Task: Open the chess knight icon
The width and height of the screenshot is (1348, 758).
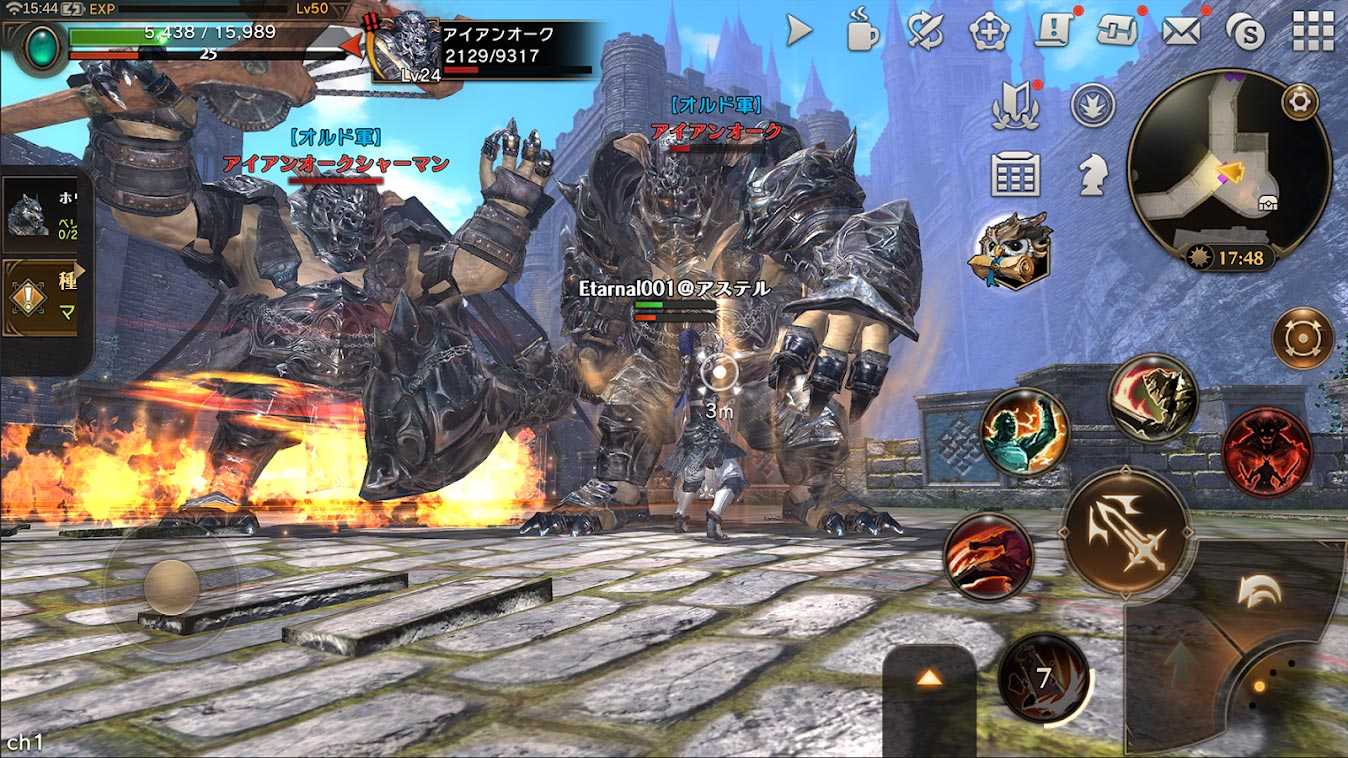Action: 1091,175
